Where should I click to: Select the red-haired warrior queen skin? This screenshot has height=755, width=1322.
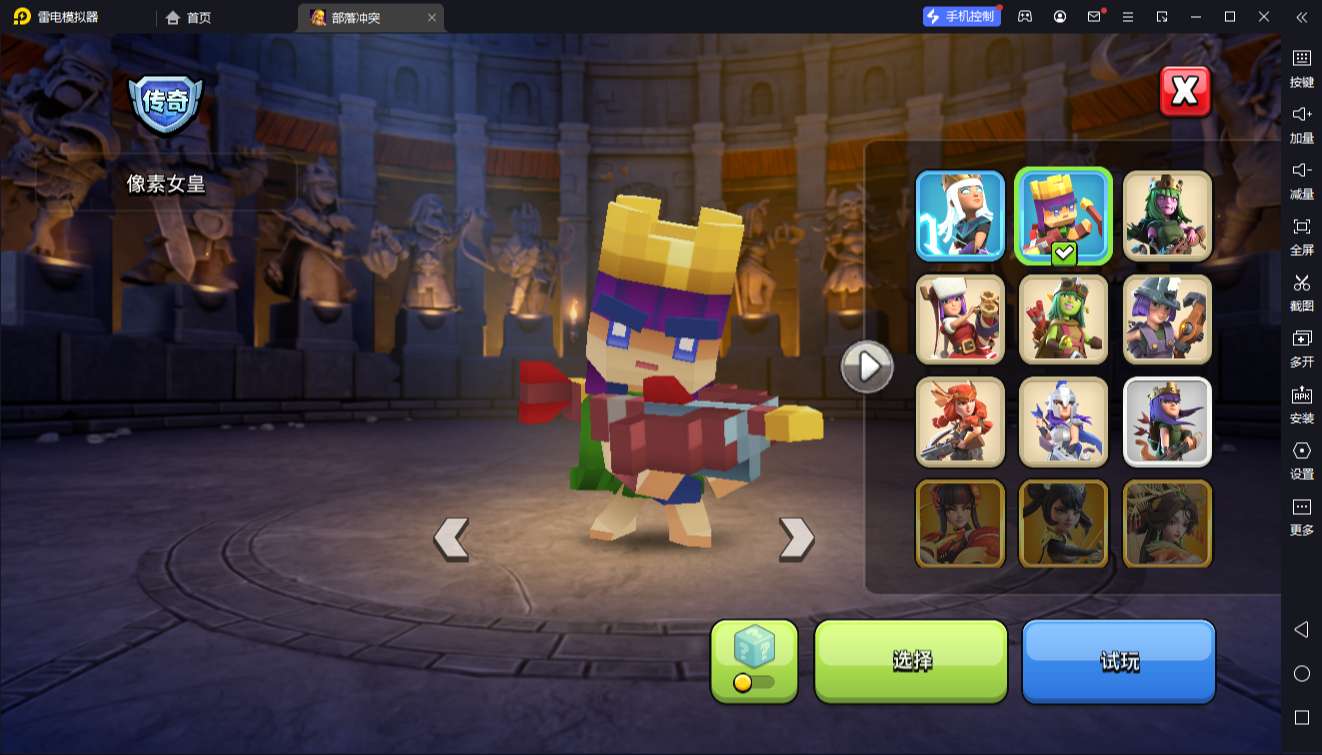960,422
